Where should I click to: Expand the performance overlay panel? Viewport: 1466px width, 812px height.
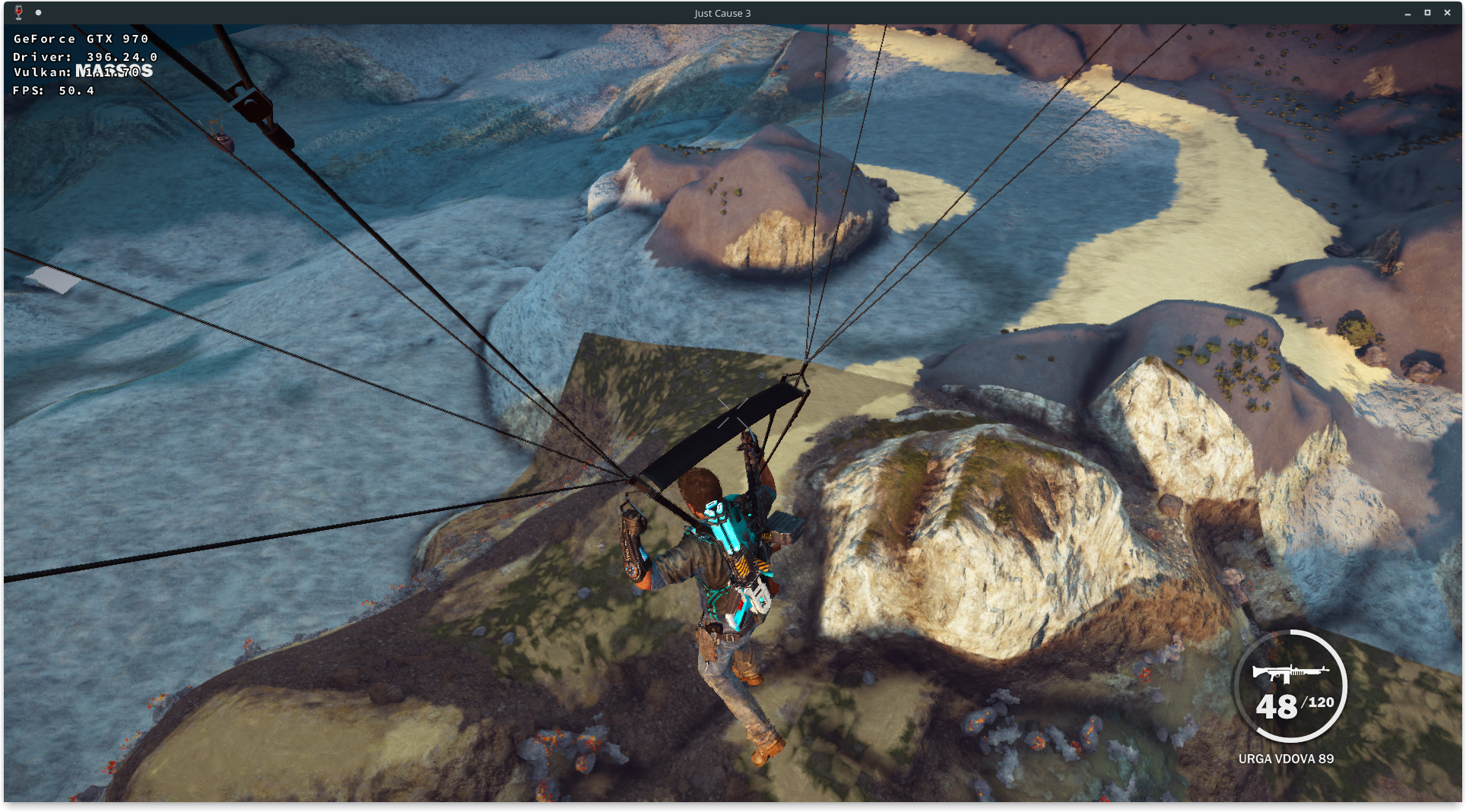pos(78,64)
